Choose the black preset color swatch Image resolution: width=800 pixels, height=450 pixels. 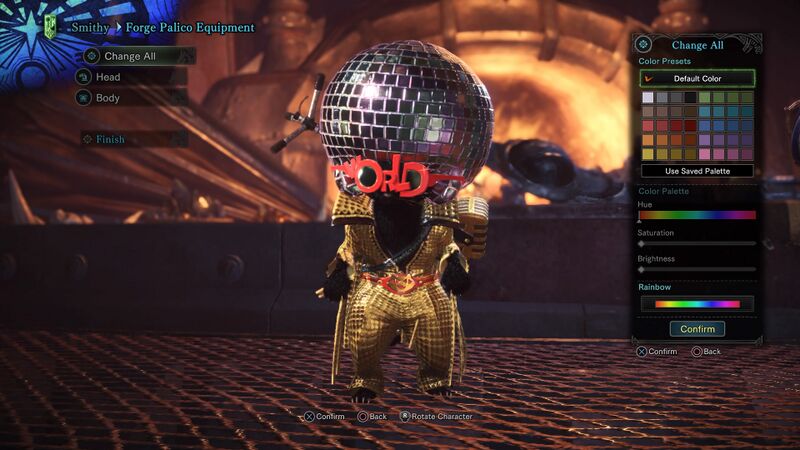click(690, 98)
